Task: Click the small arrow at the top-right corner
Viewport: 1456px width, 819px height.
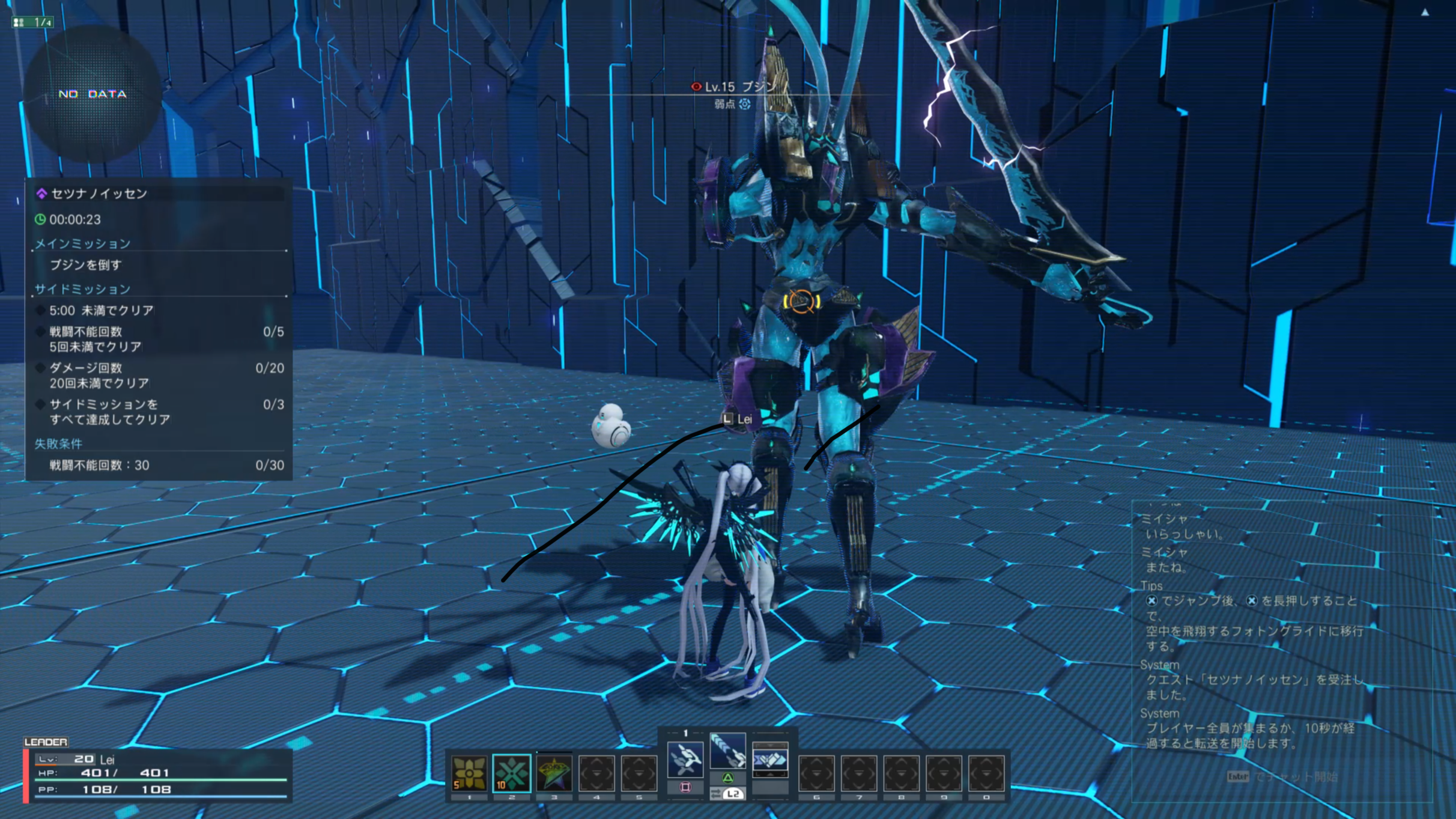Action: [1425, 13]
